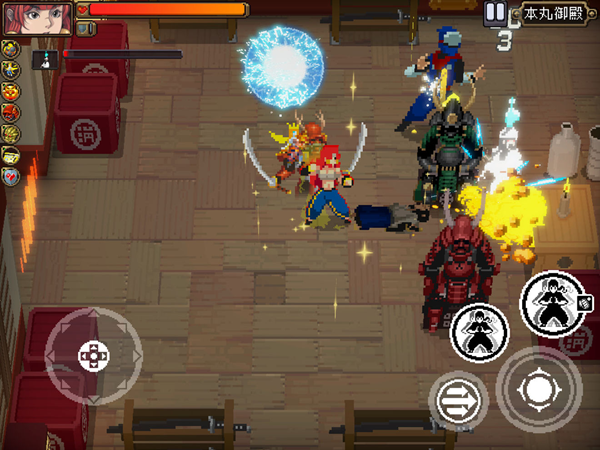
Task: Select the orange demon face buff icon
Action: pos(12,91)
